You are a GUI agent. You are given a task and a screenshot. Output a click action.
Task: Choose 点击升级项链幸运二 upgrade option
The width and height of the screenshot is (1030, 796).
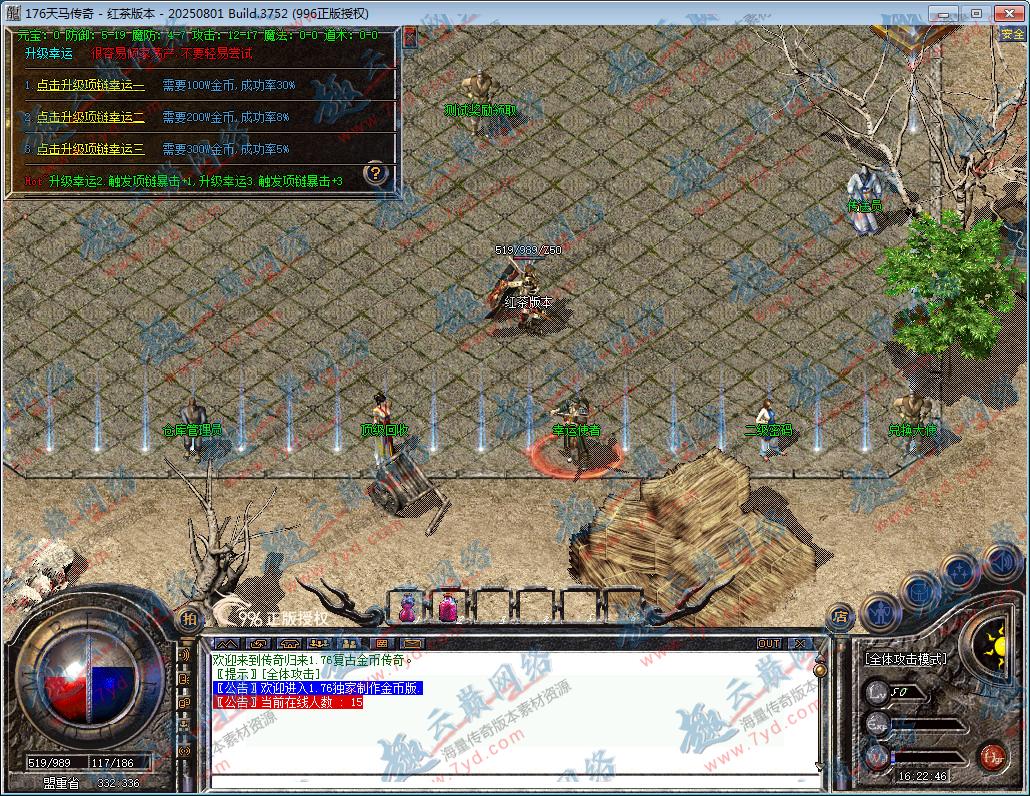(90, 117)
